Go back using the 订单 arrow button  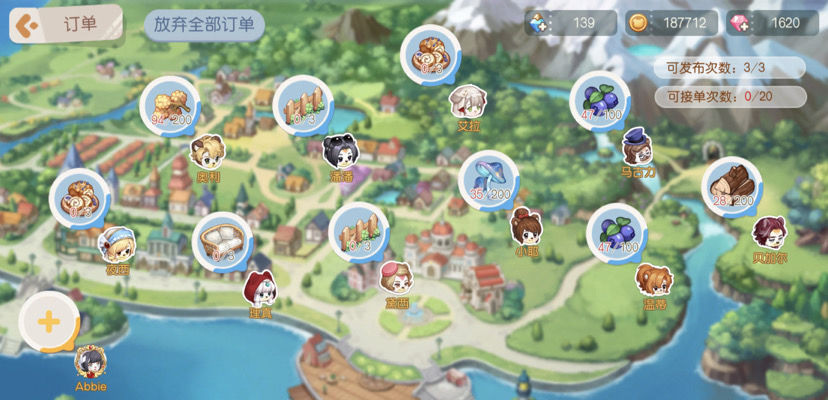(28, 25)
